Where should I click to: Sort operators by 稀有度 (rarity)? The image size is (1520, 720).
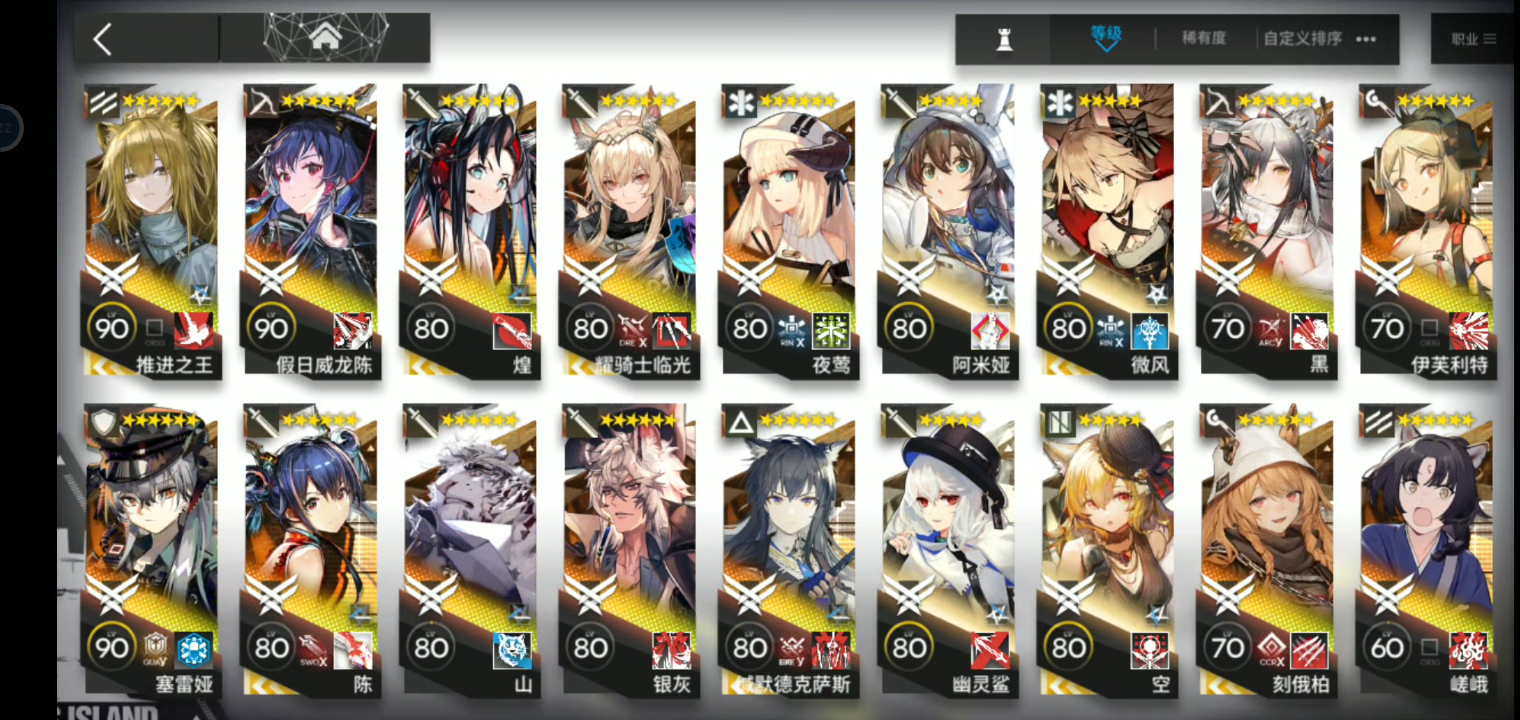(1203, 39)
